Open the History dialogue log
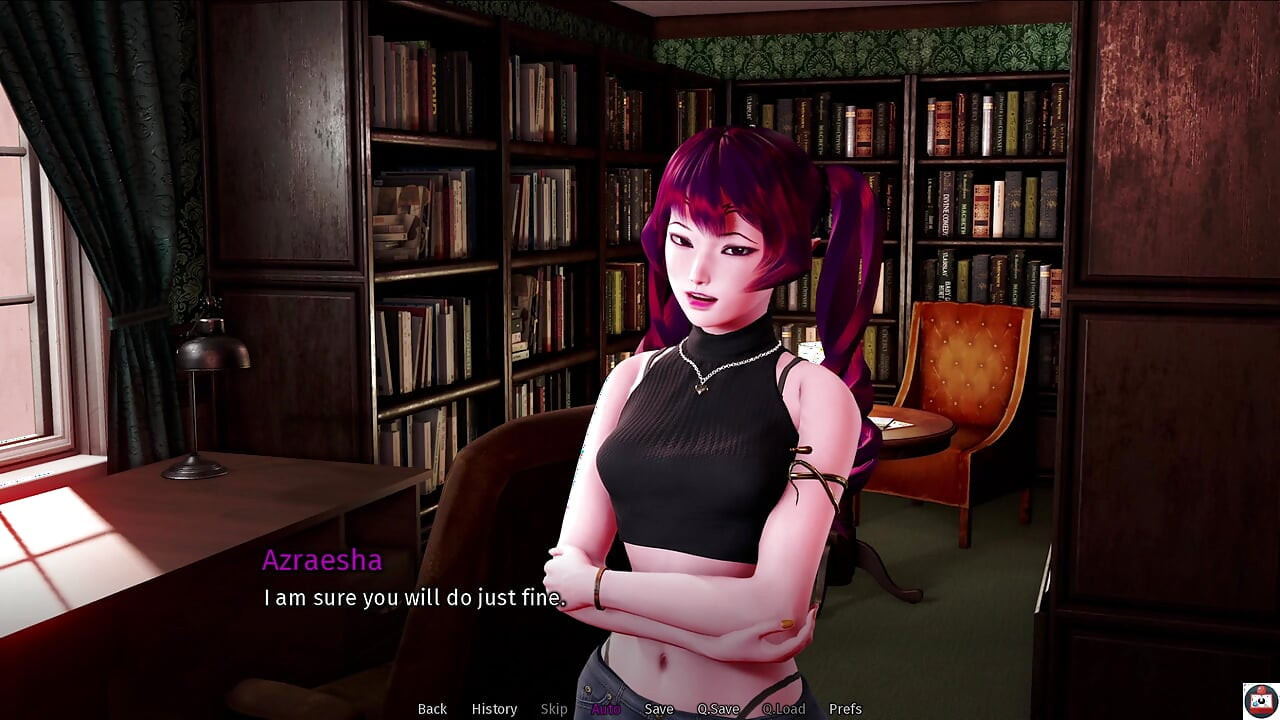This screenshot has width=1280, height=720. (x=493, y=708)
